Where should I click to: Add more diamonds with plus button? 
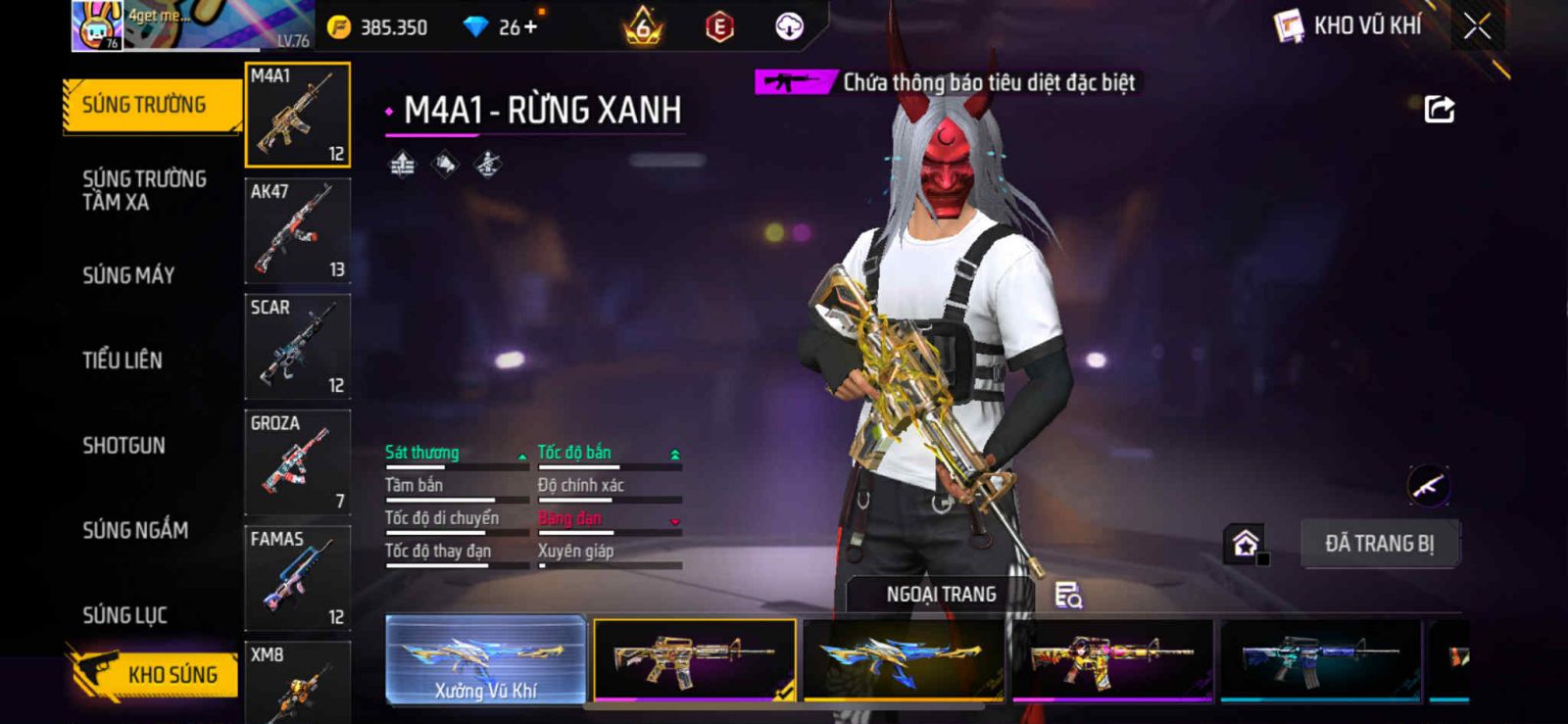(x=531, y=26)
